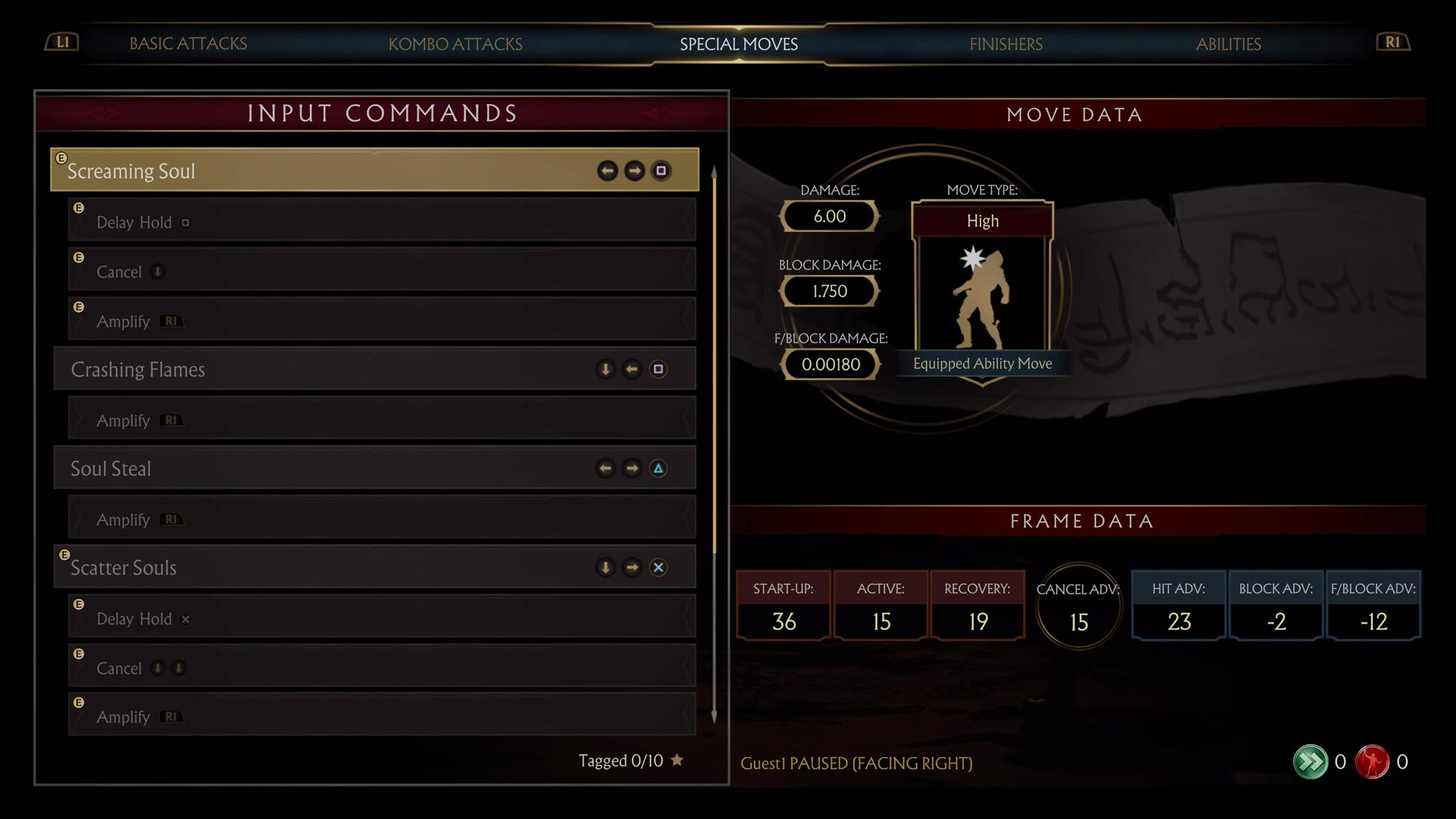Click the High move type box in Move Data
The image size is (1456, 819).
pos(982,220)
